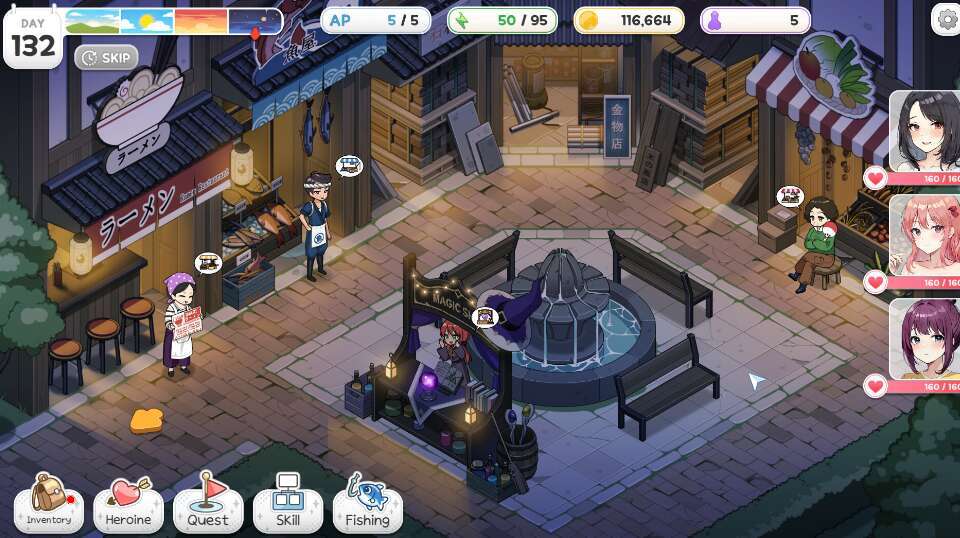This screenshot has height=538, width=960.
Task: Open the Quest log
Action: pos(208,505)
